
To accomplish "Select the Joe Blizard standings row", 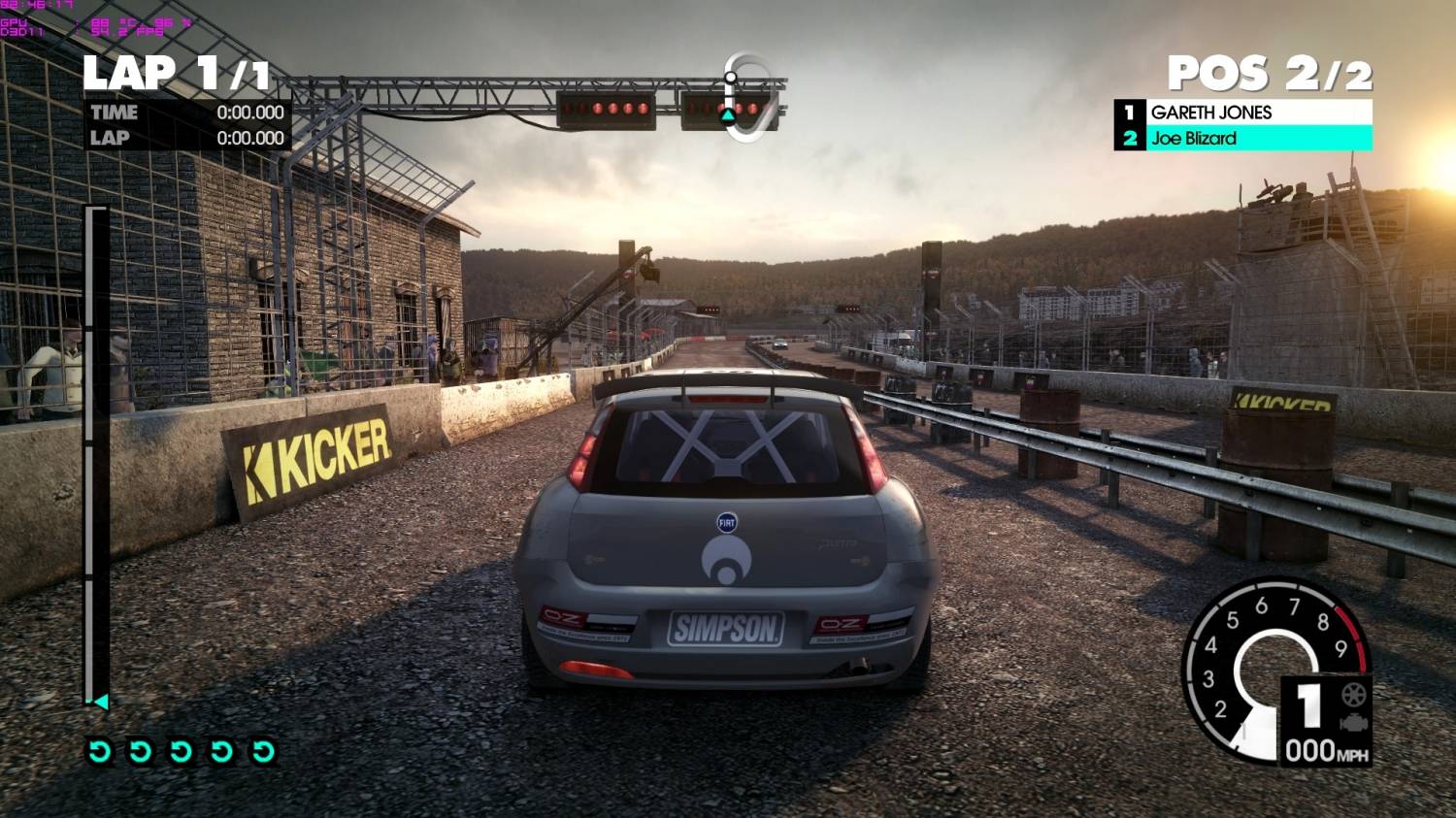I will pos(1243,139).
